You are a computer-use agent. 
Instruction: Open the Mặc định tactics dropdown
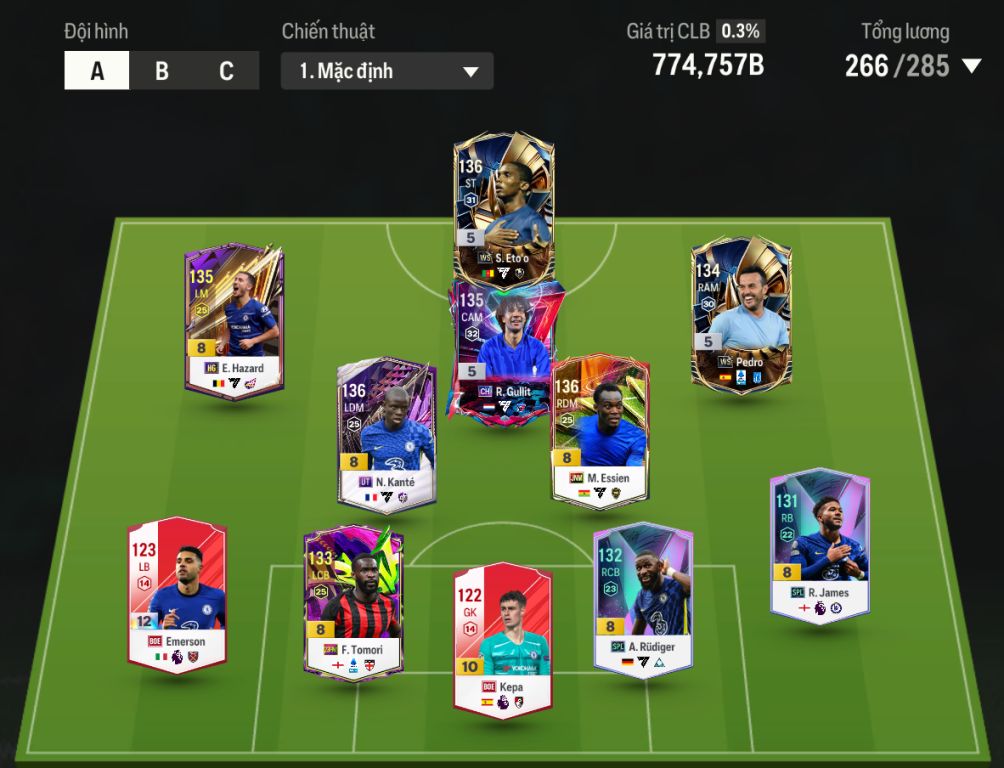(x=387, y=71)
